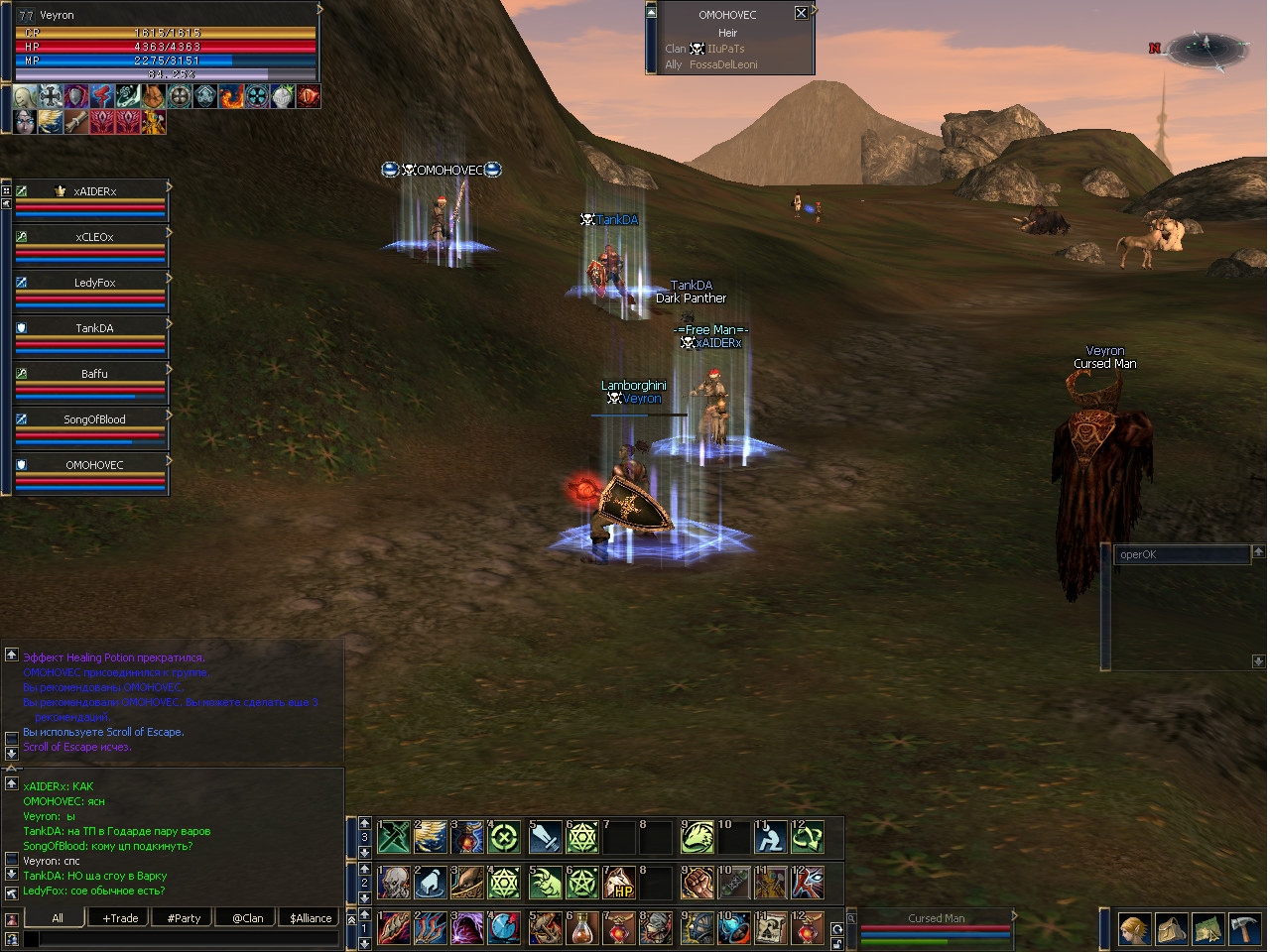The width and height of the screenshot is (1270, 952).
Task: Open the inventory bag icon
Action: pyautogui.click(x=1172, y=929)
